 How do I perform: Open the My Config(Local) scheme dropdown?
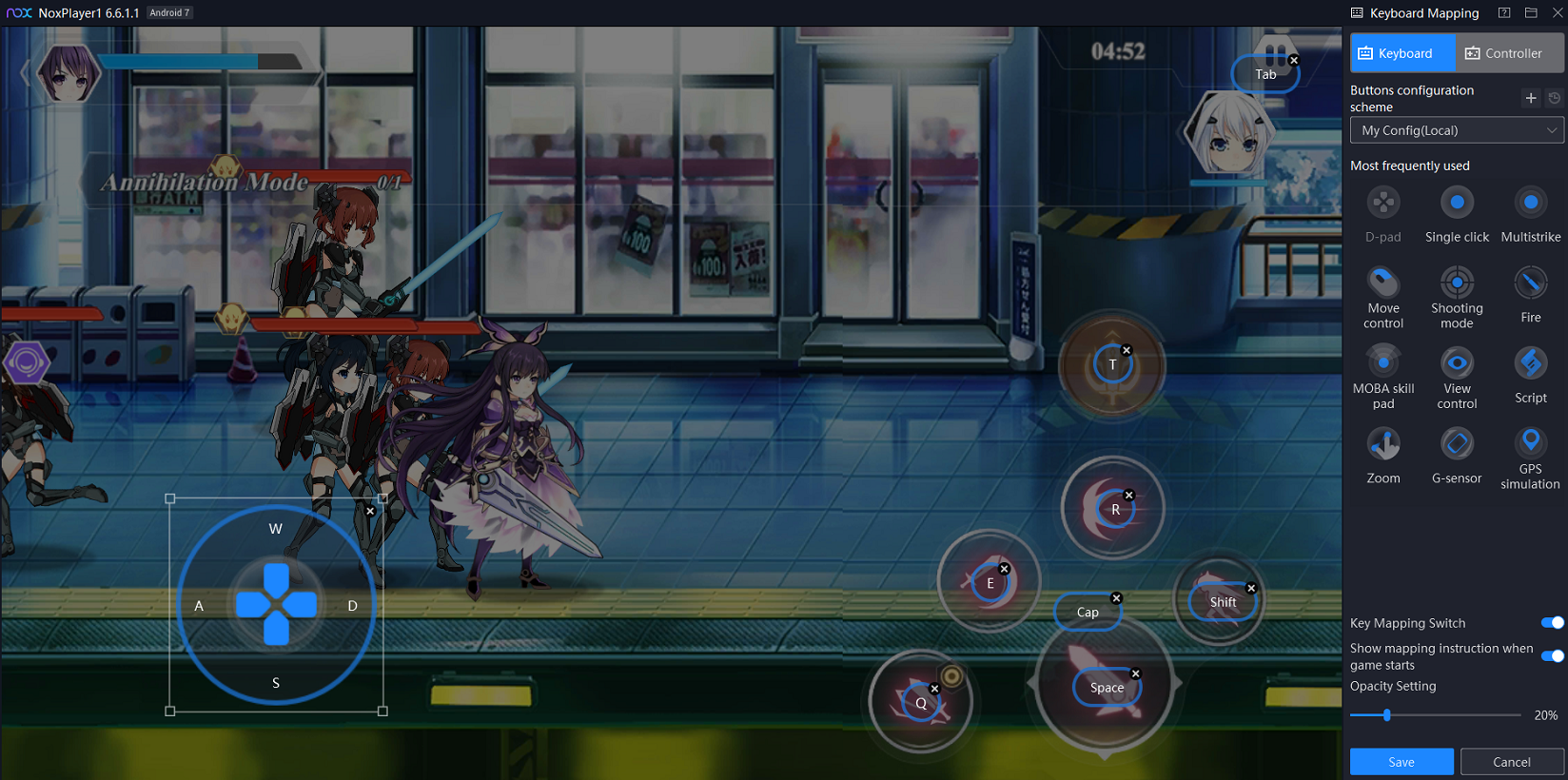(x=1456, y=130)
